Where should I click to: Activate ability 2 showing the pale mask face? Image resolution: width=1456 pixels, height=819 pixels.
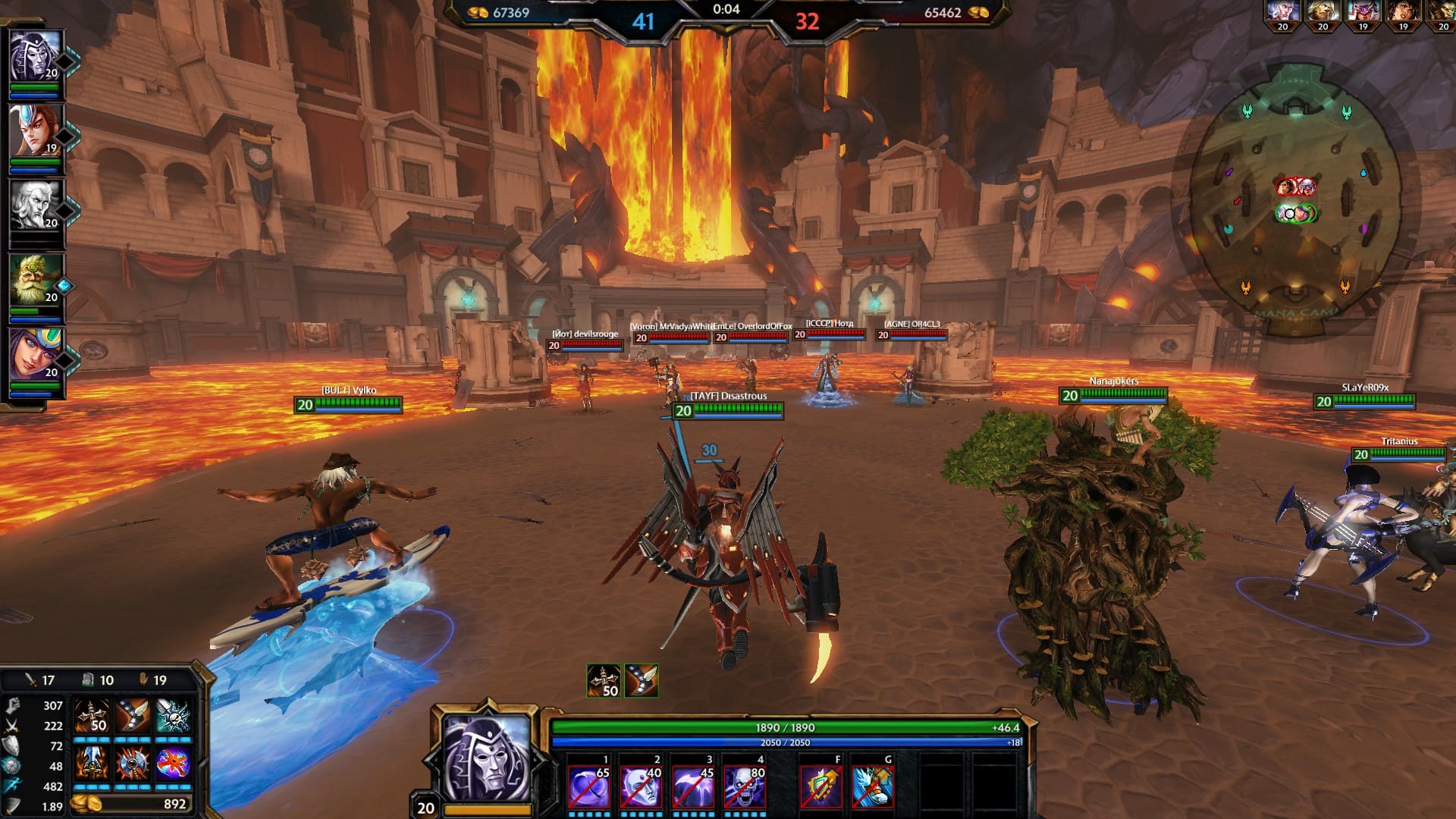641,786
